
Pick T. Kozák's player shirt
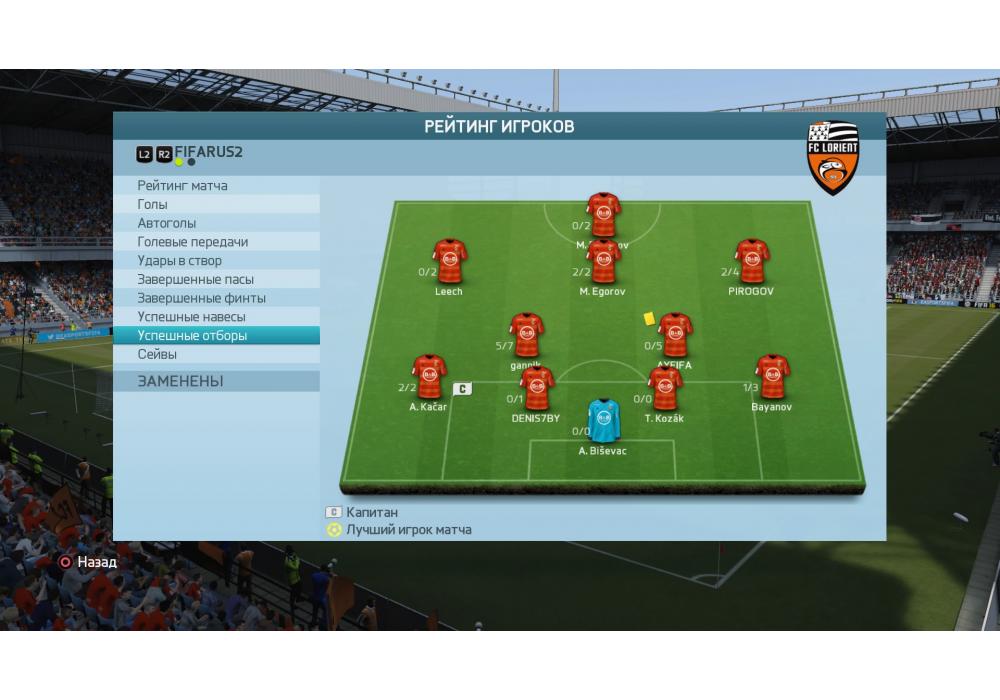coord(664,389)
